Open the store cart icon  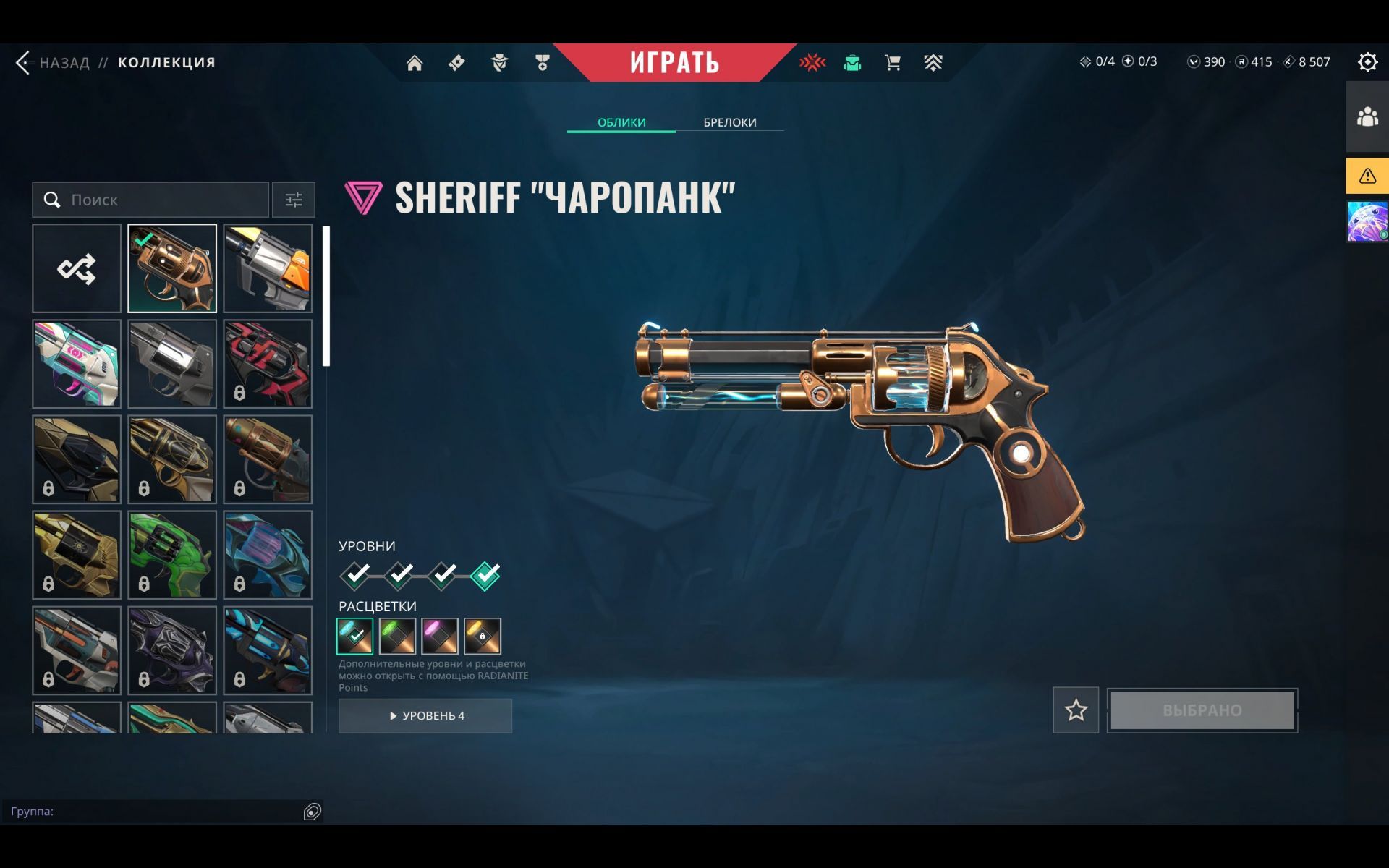[x=893, y=63]
